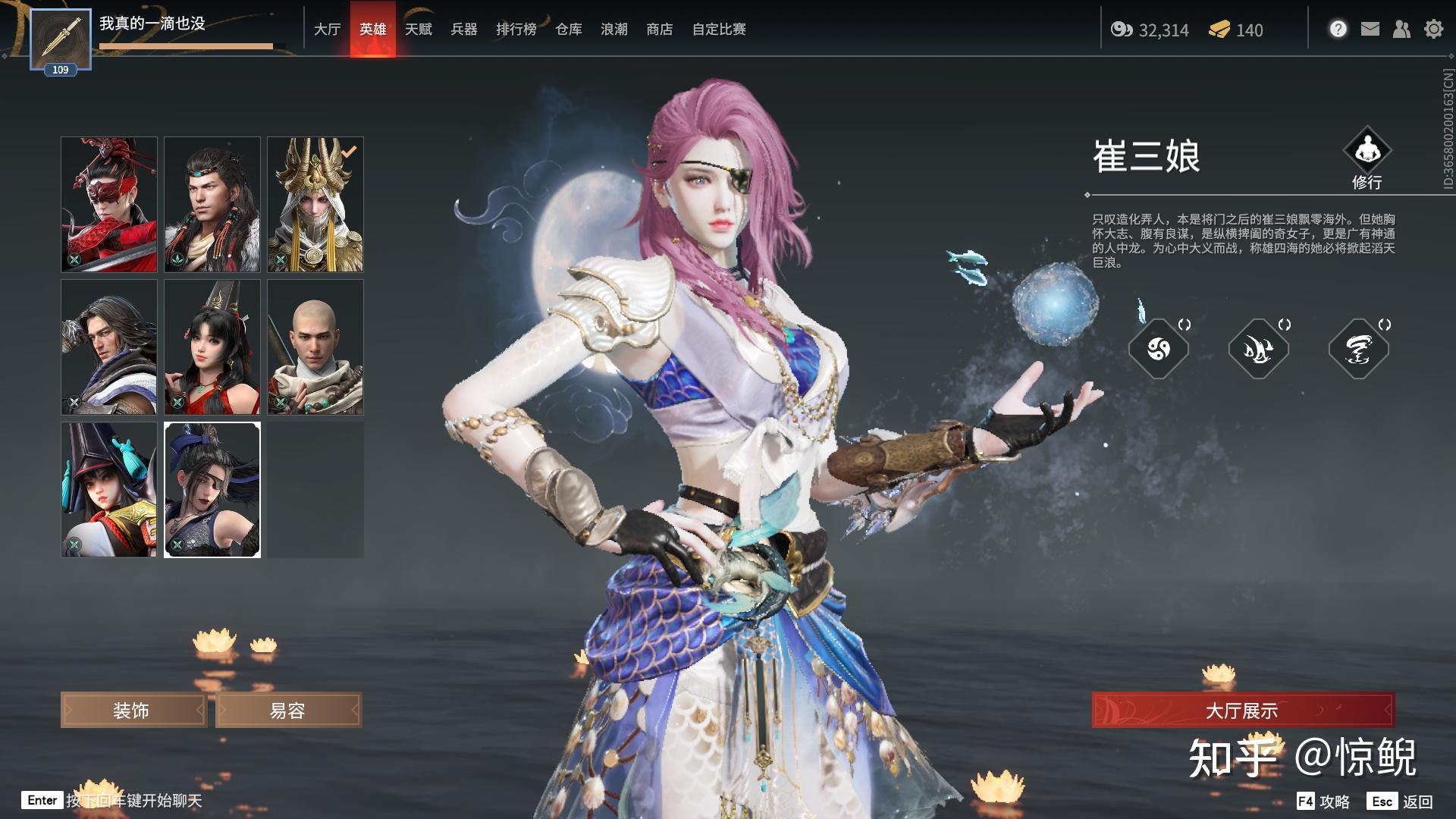Open the friends list icon
The image size is (1456, 819).
point(1401,29)
